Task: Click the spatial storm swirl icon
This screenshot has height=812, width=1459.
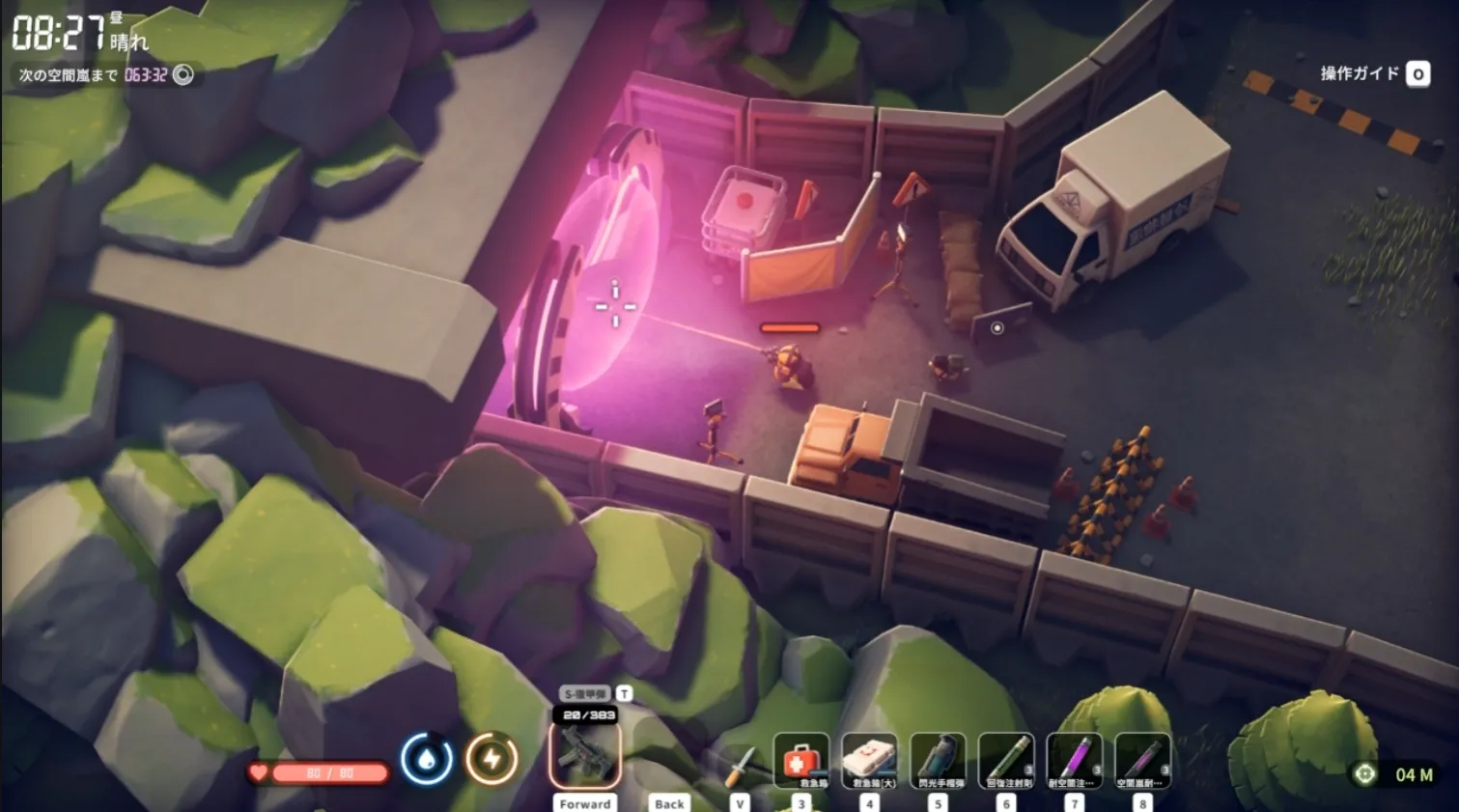Action: (183, 74)
